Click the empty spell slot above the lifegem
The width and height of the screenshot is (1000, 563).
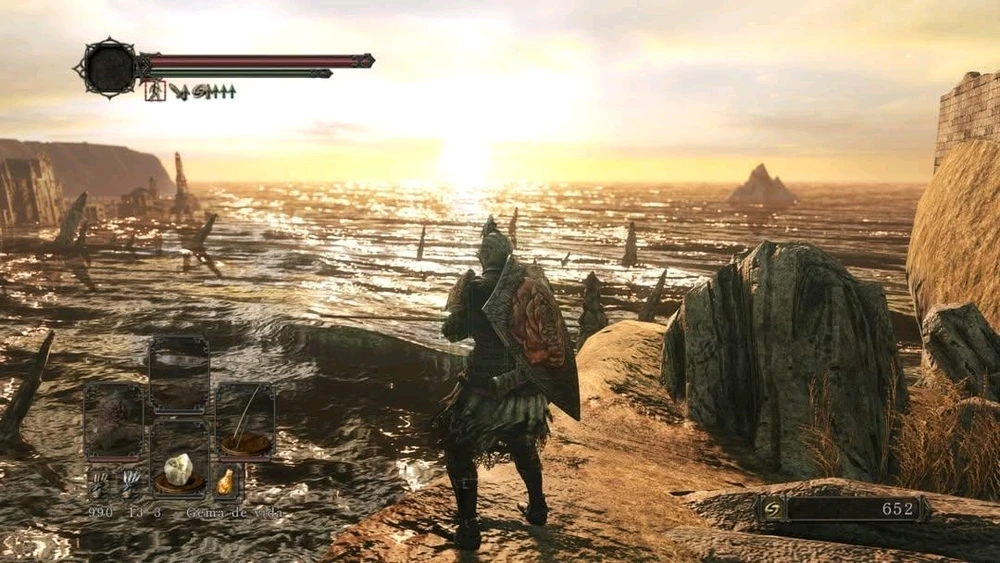(179, 374)
